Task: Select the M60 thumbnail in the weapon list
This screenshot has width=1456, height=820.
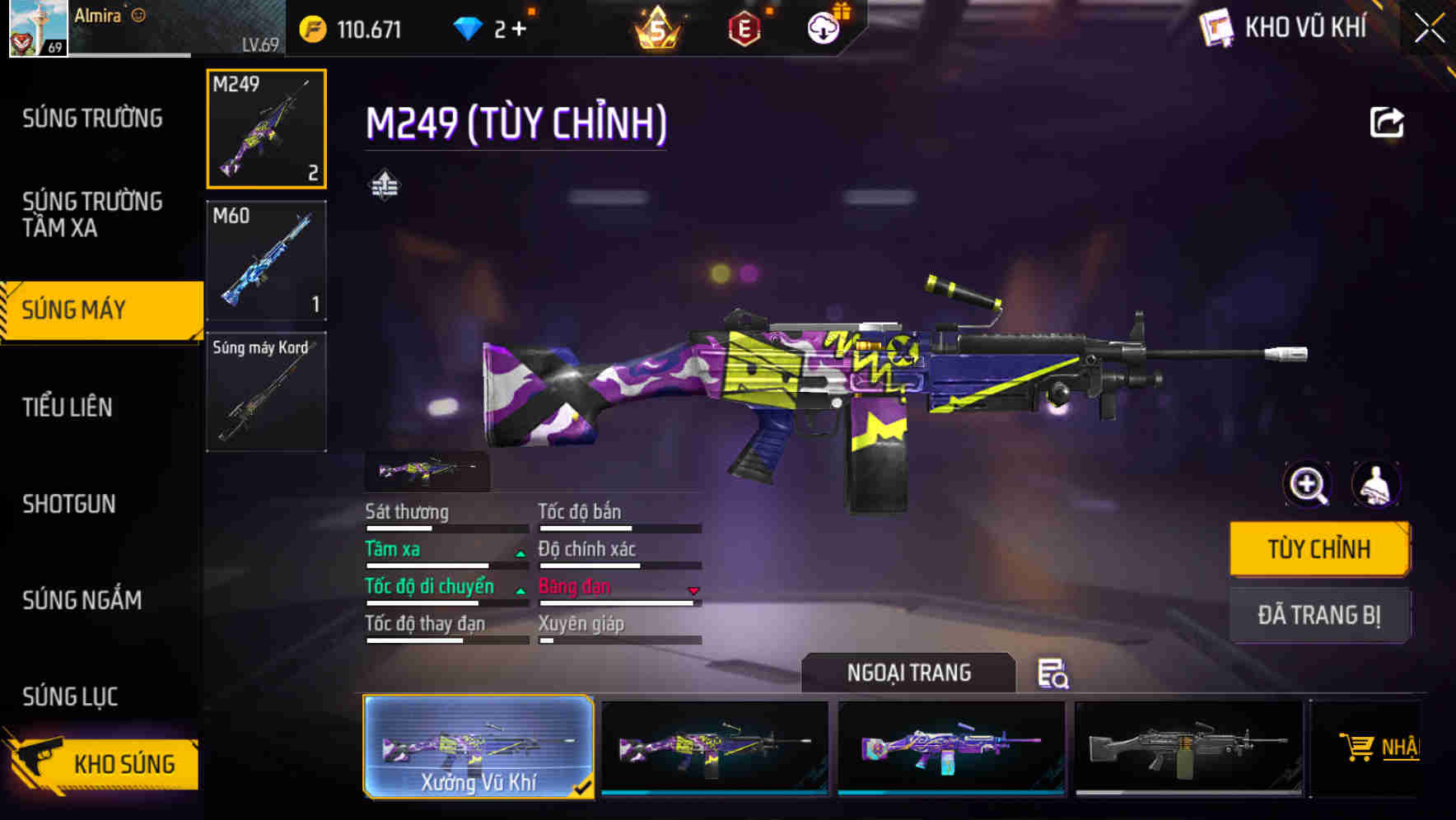Action: click(x=265, y=260)
